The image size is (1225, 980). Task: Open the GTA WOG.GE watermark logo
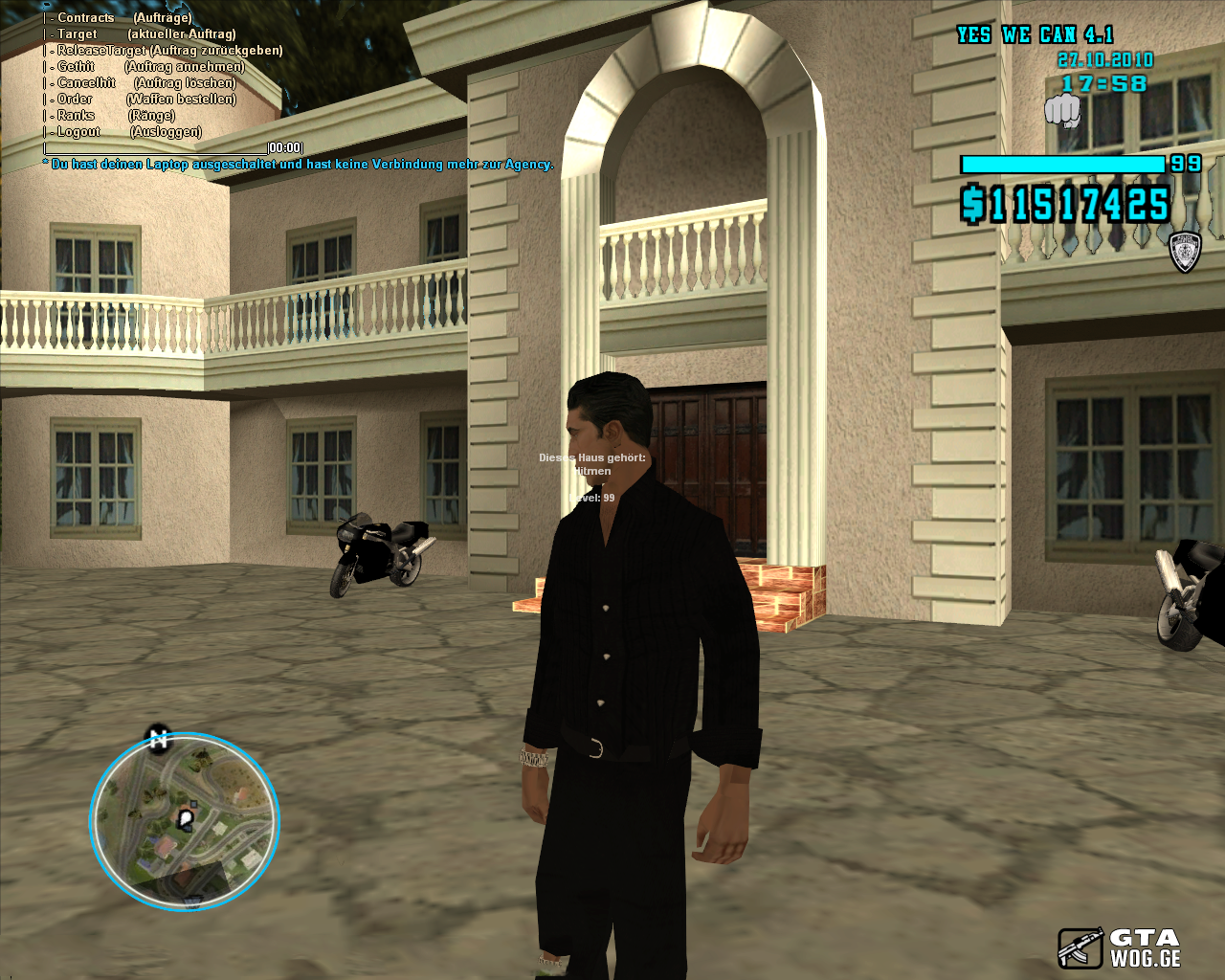click(1120, 947)
